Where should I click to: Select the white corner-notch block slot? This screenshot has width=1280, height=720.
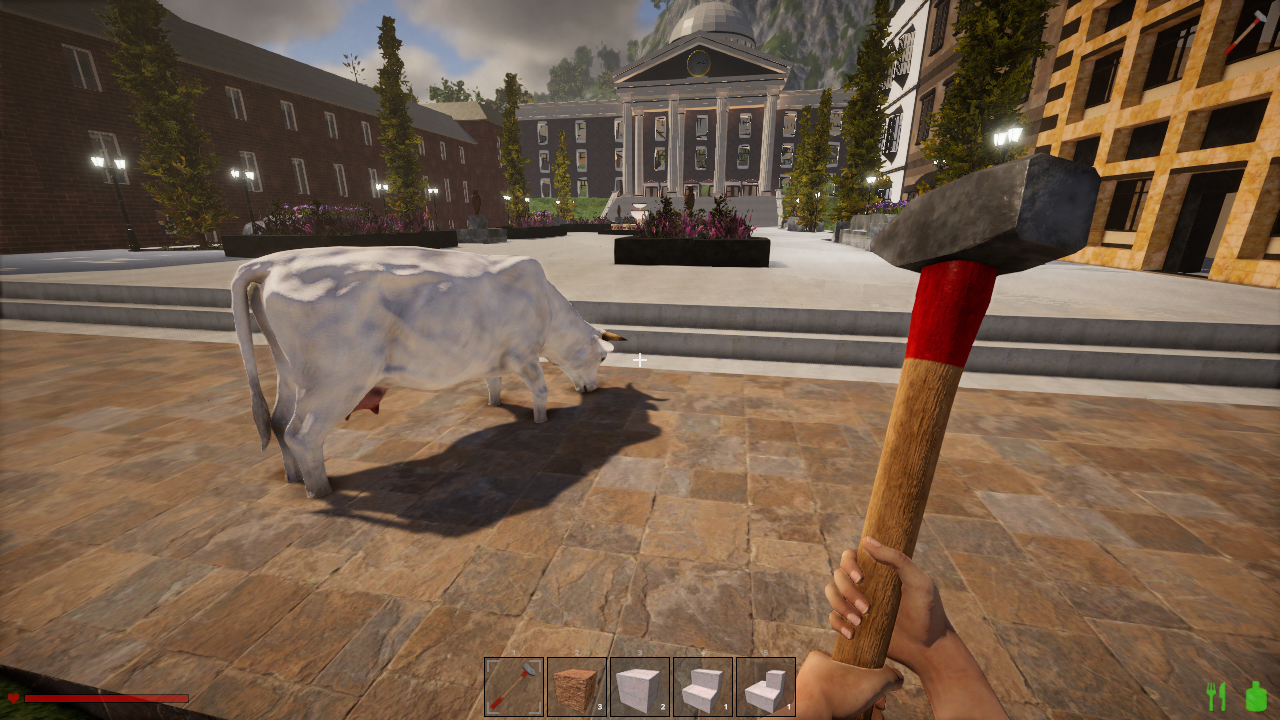(x=766, y=687)
